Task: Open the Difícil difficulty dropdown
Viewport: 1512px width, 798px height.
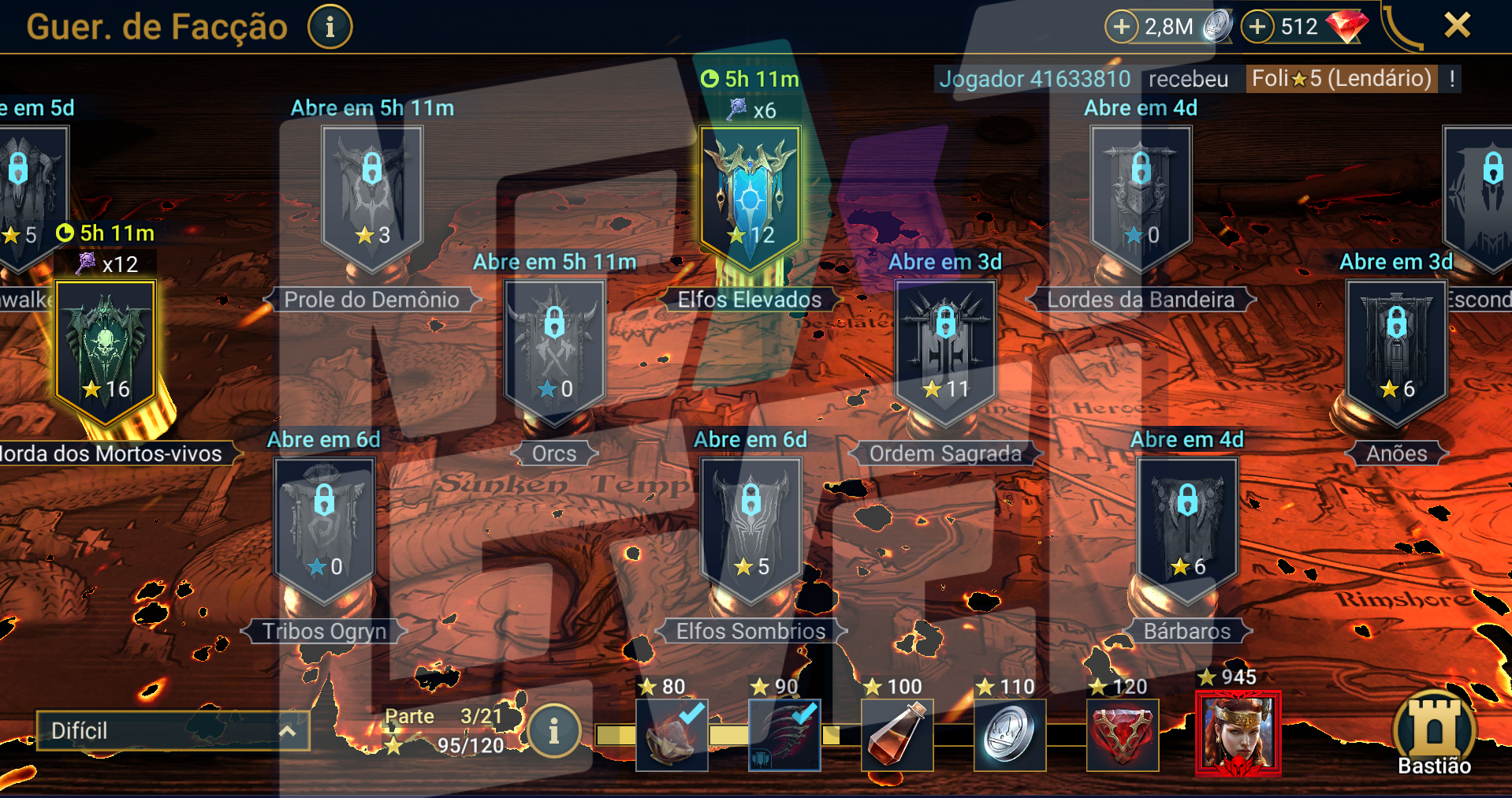Action: coord(173,731)
